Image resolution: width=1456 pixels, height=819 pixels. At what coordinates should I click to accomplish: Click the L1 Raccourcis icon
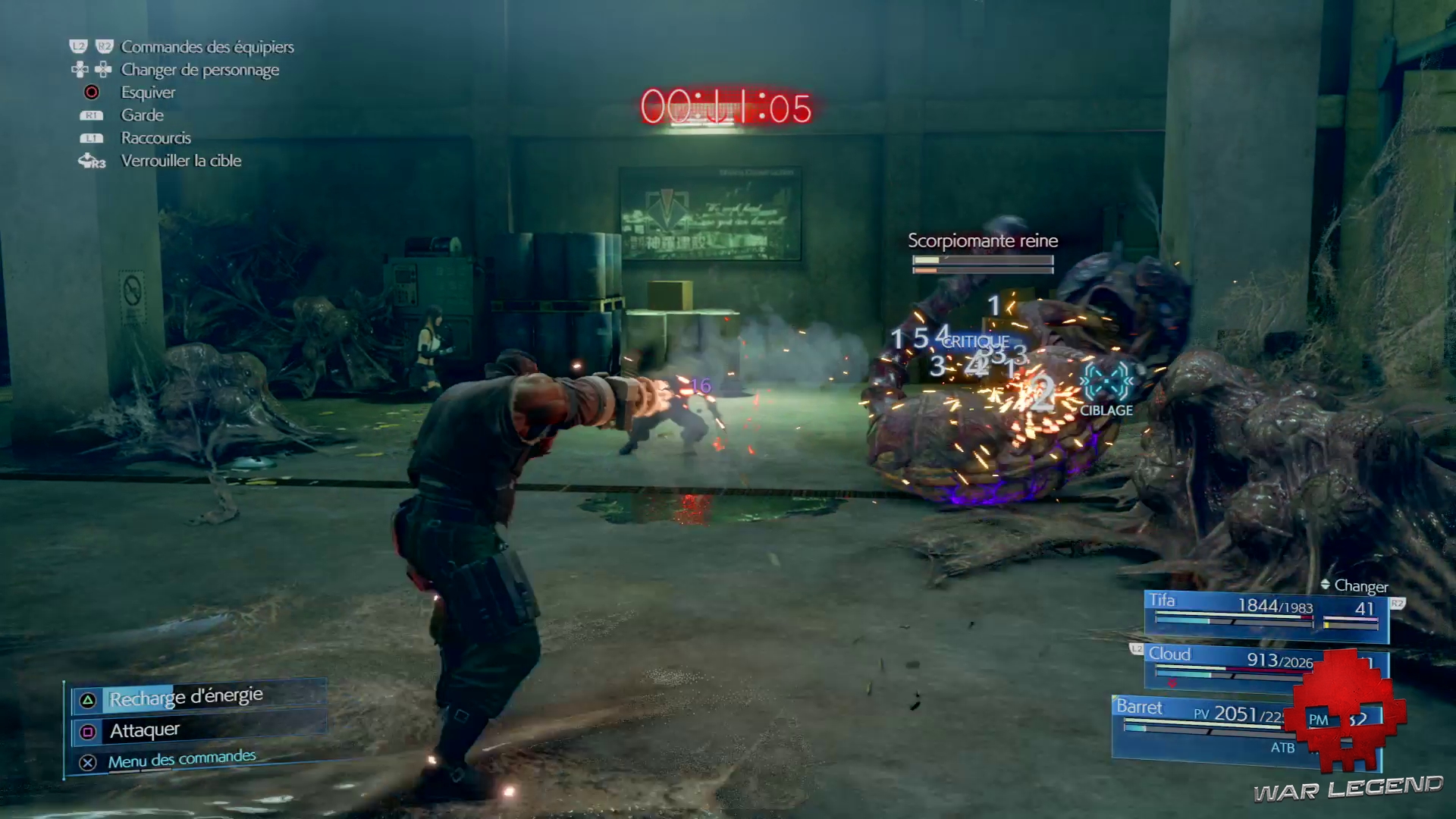(92, 138)
